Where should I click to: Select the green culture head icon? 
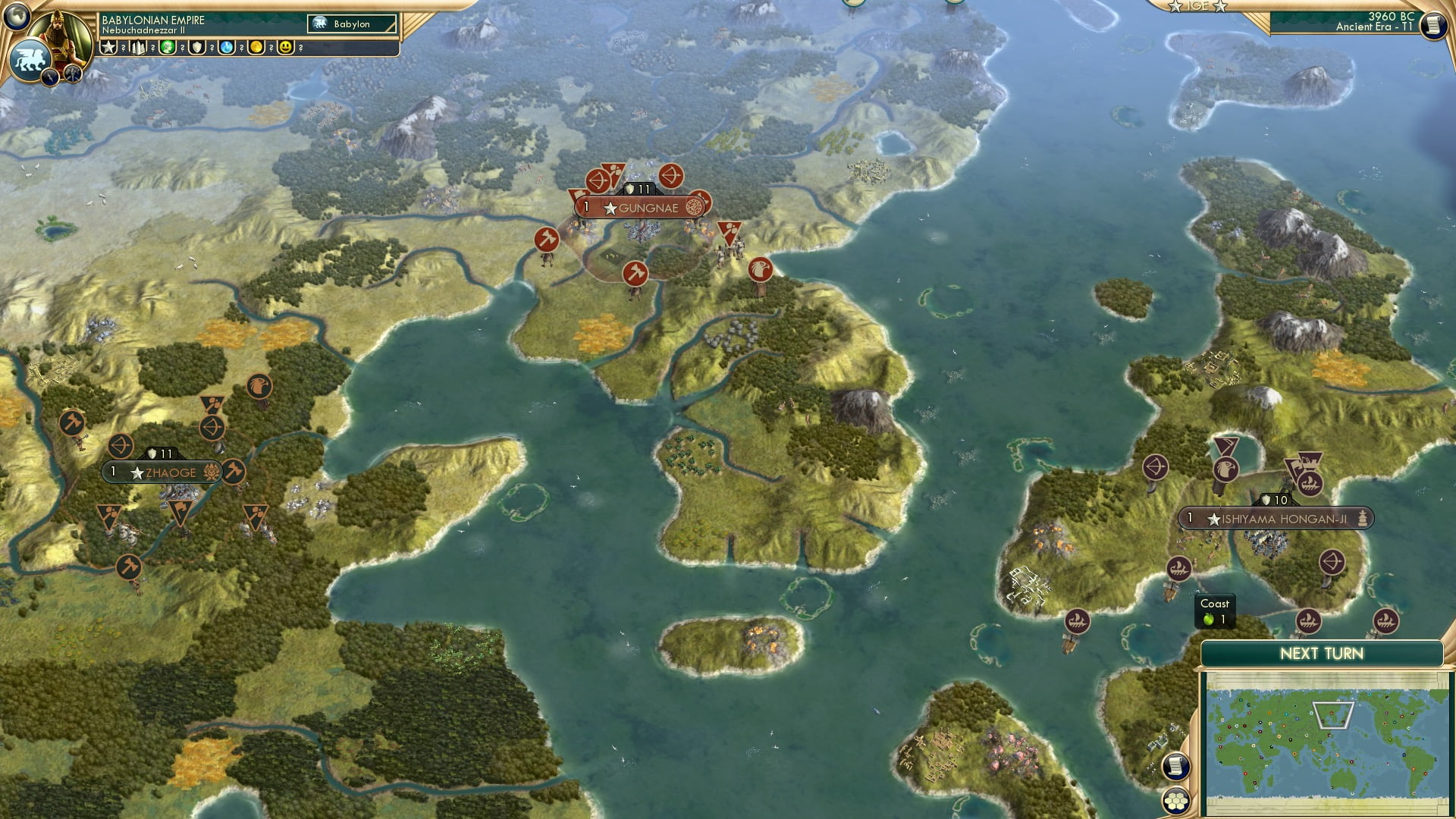coord(166,47)
